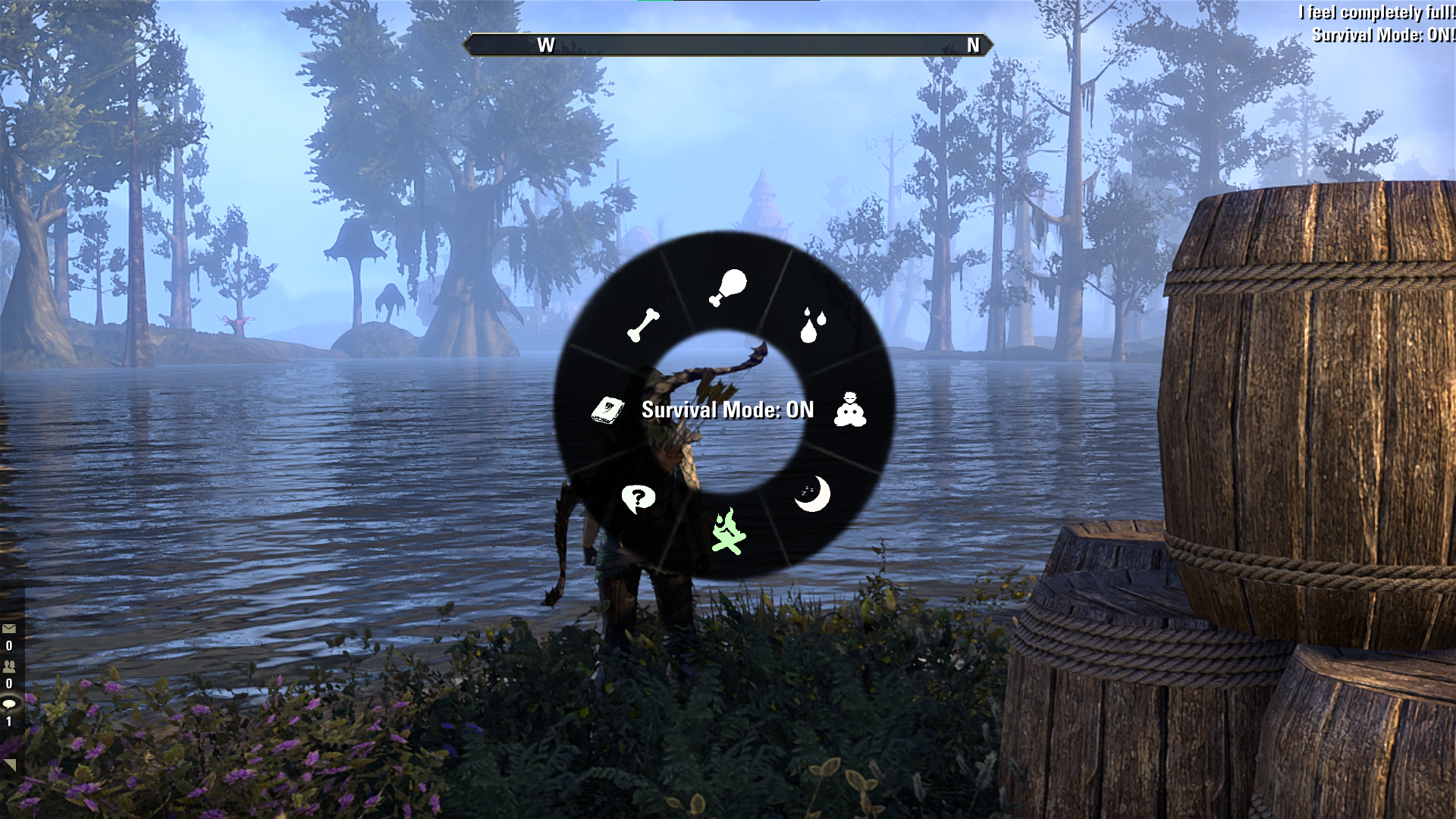Screen dimensions: 1456x819
Task: Click the group counter showing 0
Action: 9,684
